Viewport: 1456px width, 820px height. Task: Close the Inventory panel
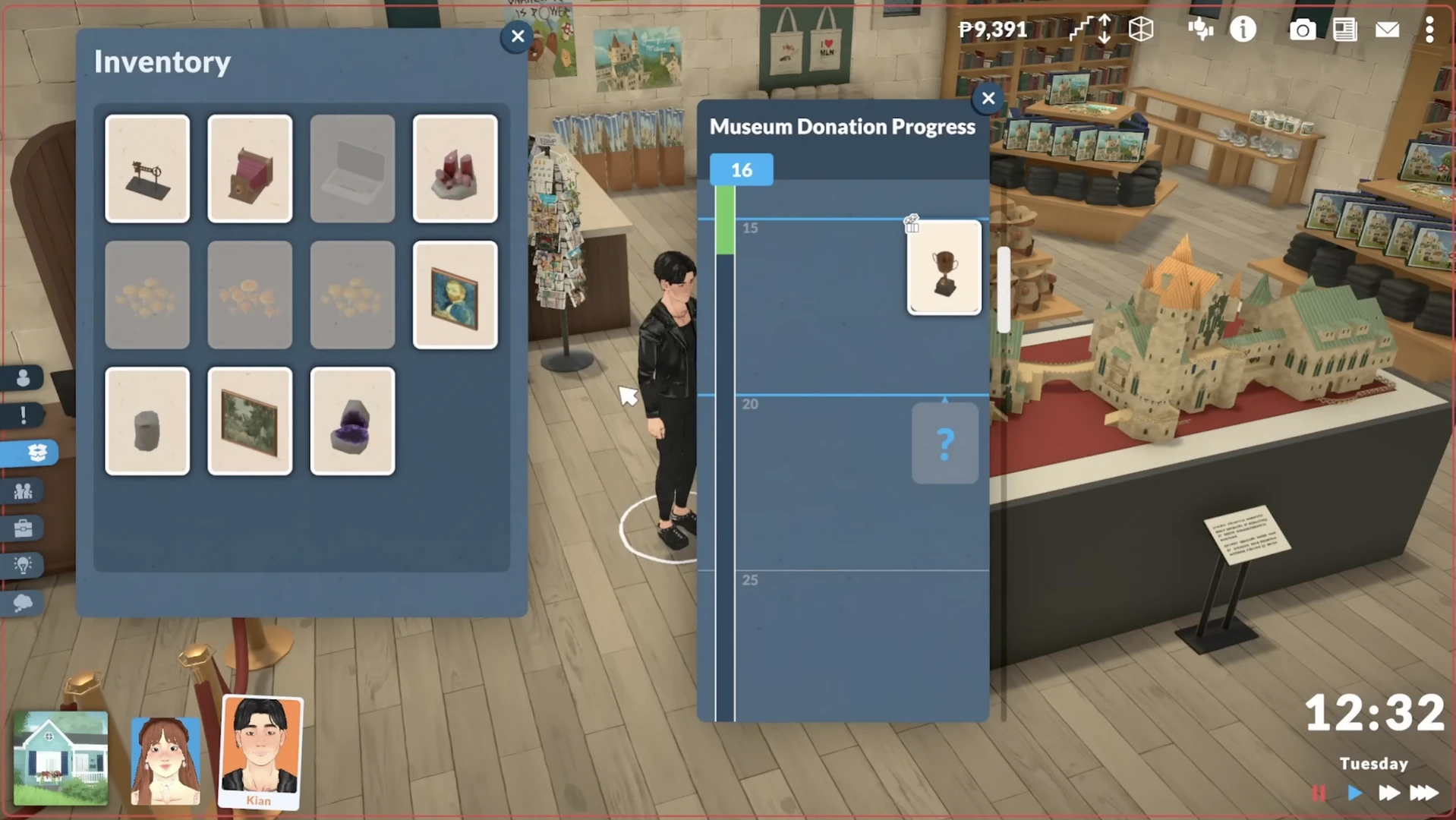(518, 36)
